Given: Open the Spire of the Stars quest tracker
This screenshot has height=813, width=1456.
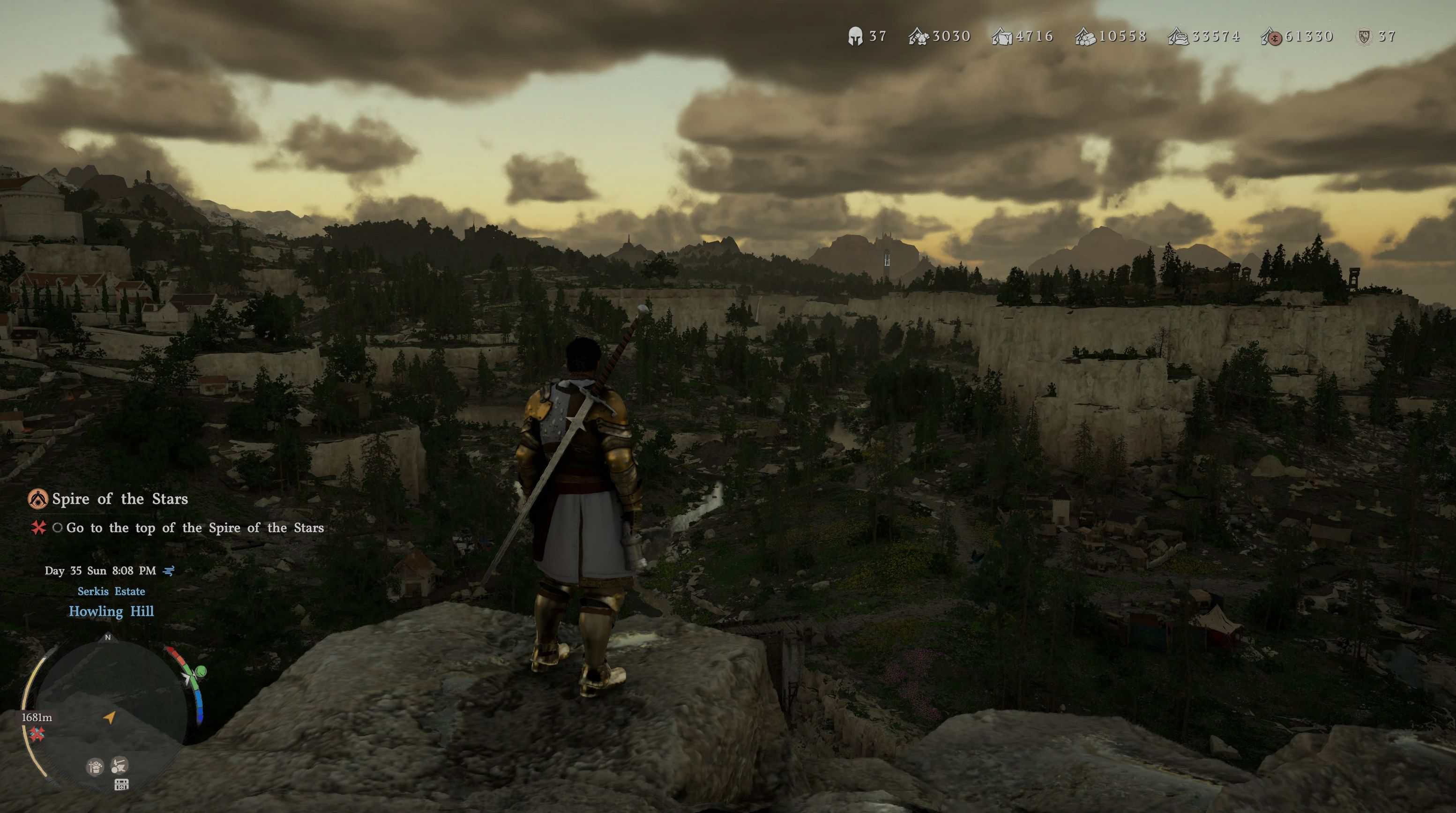Looking at the screenshot, I should (x=120, y=499).
